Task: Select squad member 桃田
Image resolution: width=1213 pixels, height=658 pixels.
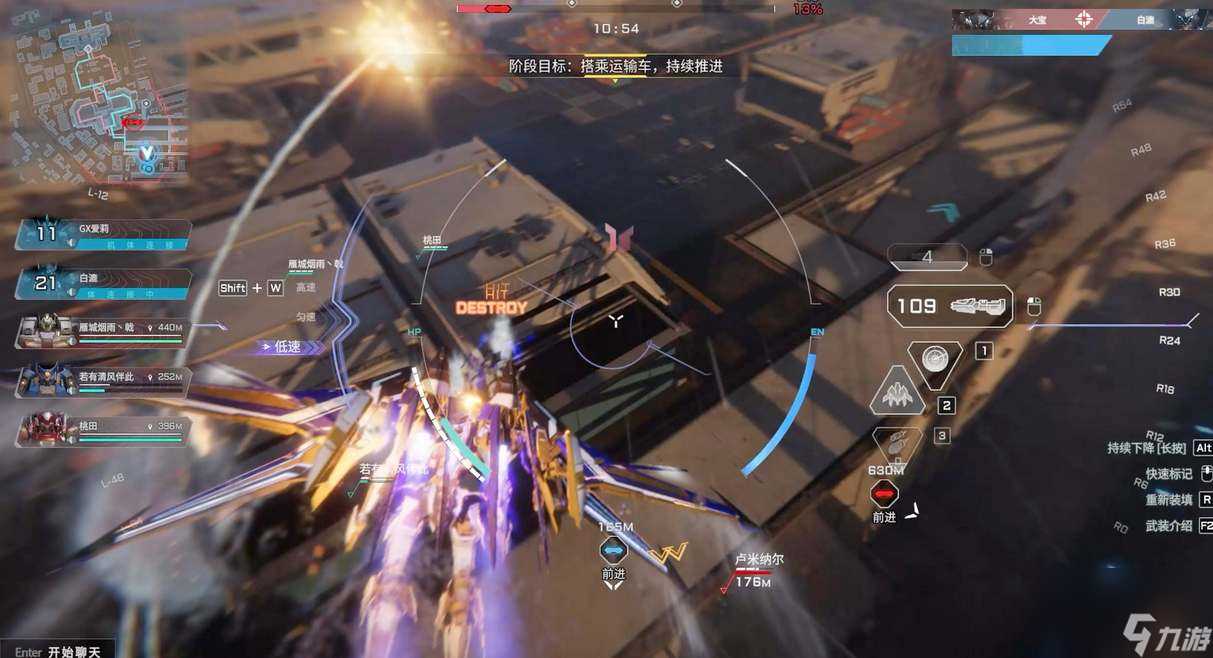Action: [103, 431]
